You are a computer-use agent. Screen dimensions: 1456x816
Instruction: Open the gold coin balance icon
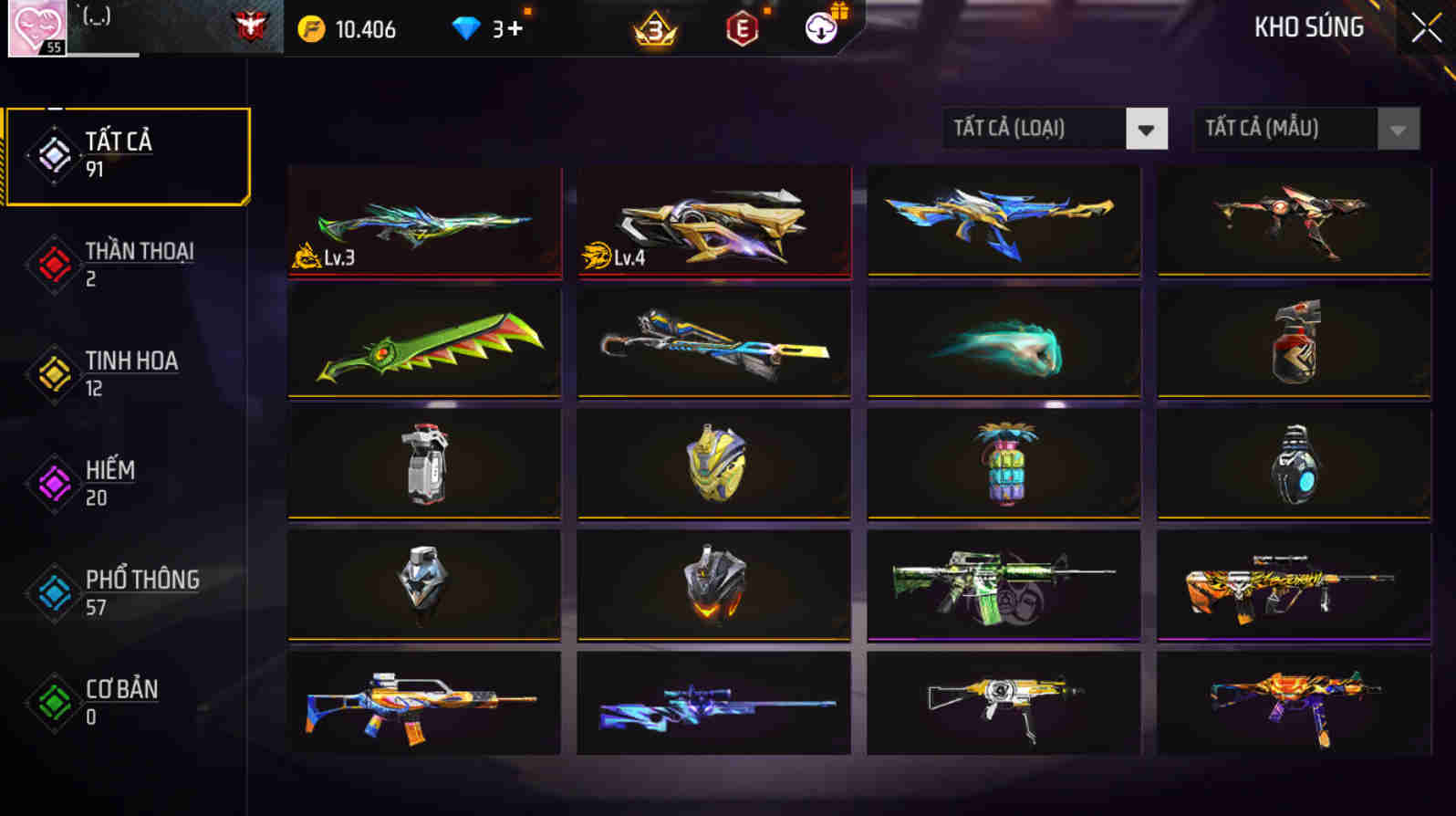(314, 28)
